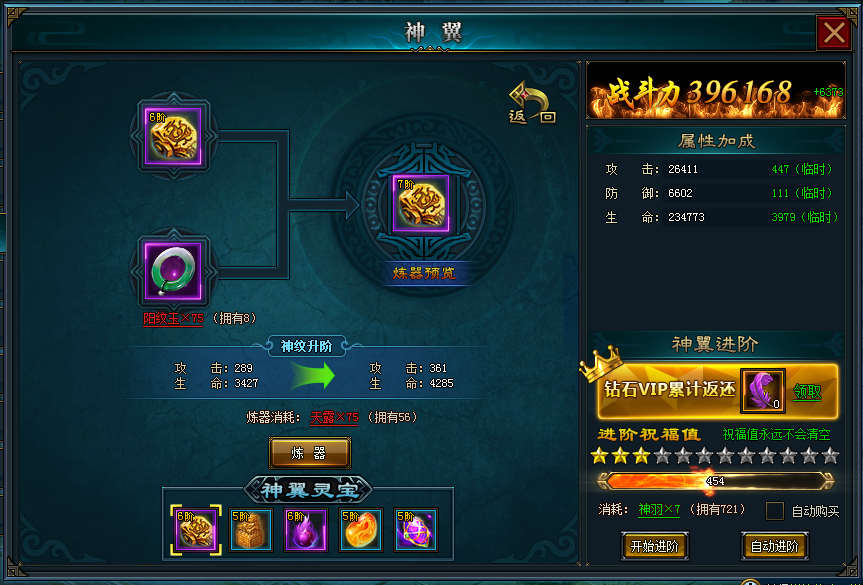Click the purple feather reward icon
This screenshot has width=863, height=585.
pyautogui.click(x=762, y=391)
